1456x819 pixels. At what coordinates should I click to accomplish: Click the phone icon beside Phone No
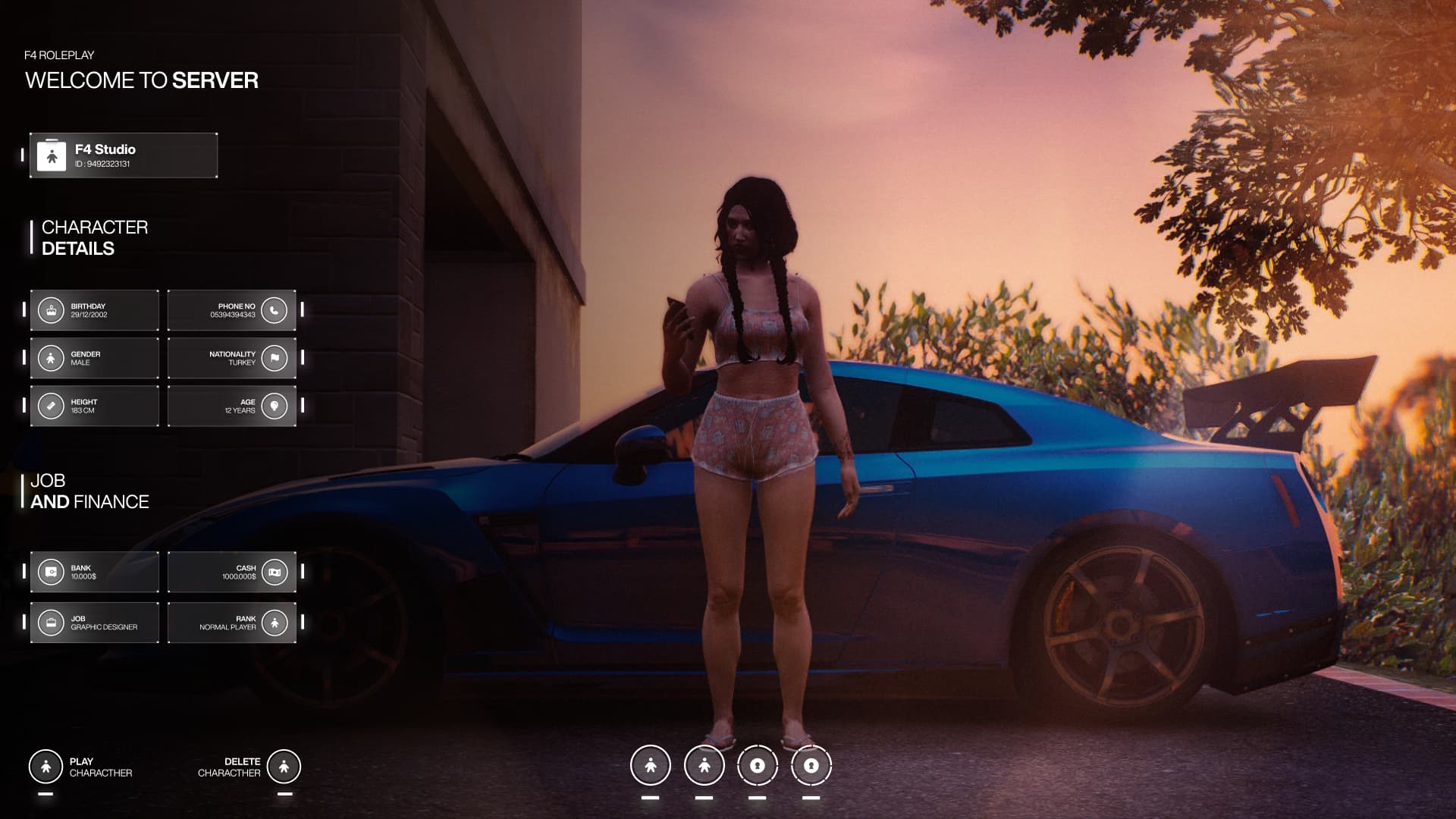[273, 309]
